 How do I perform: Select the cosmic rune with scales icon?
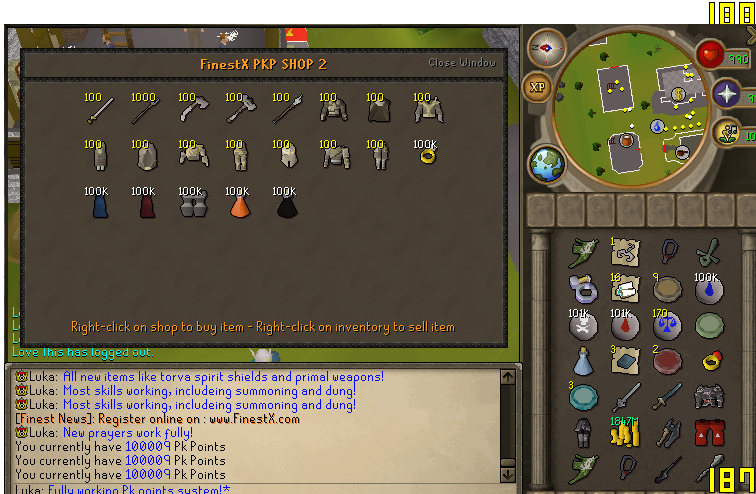coord(669,325)
